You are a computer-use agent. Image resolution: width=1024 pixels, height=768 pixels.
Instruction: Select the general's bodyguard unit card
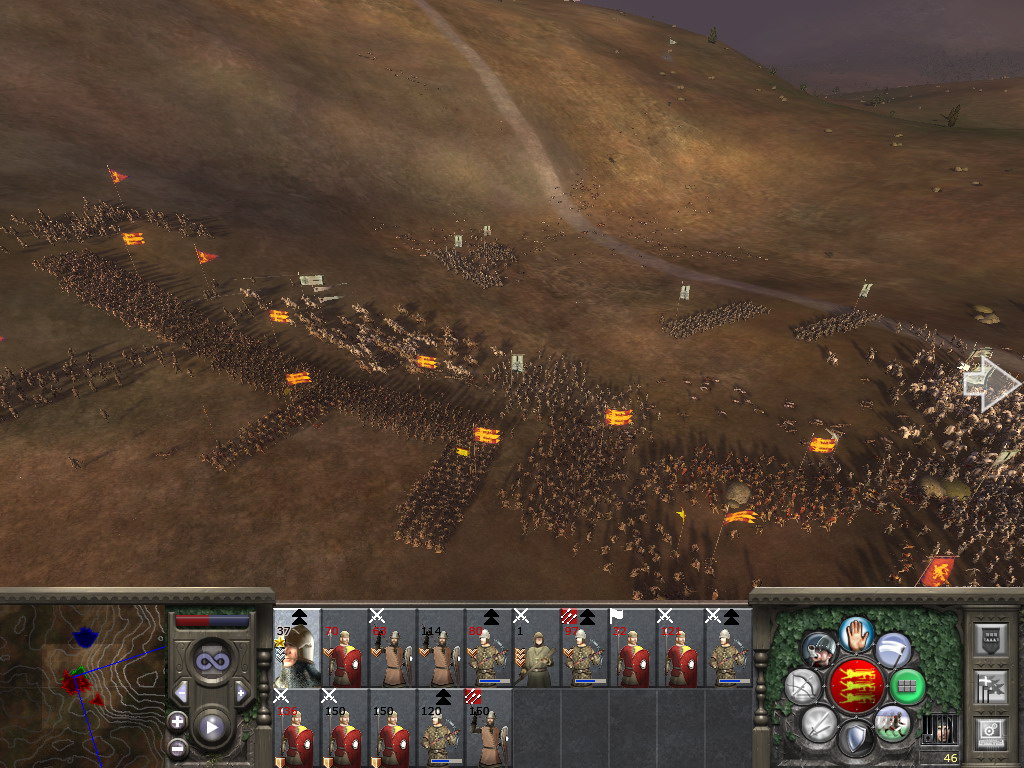click(x=297, y=648)
